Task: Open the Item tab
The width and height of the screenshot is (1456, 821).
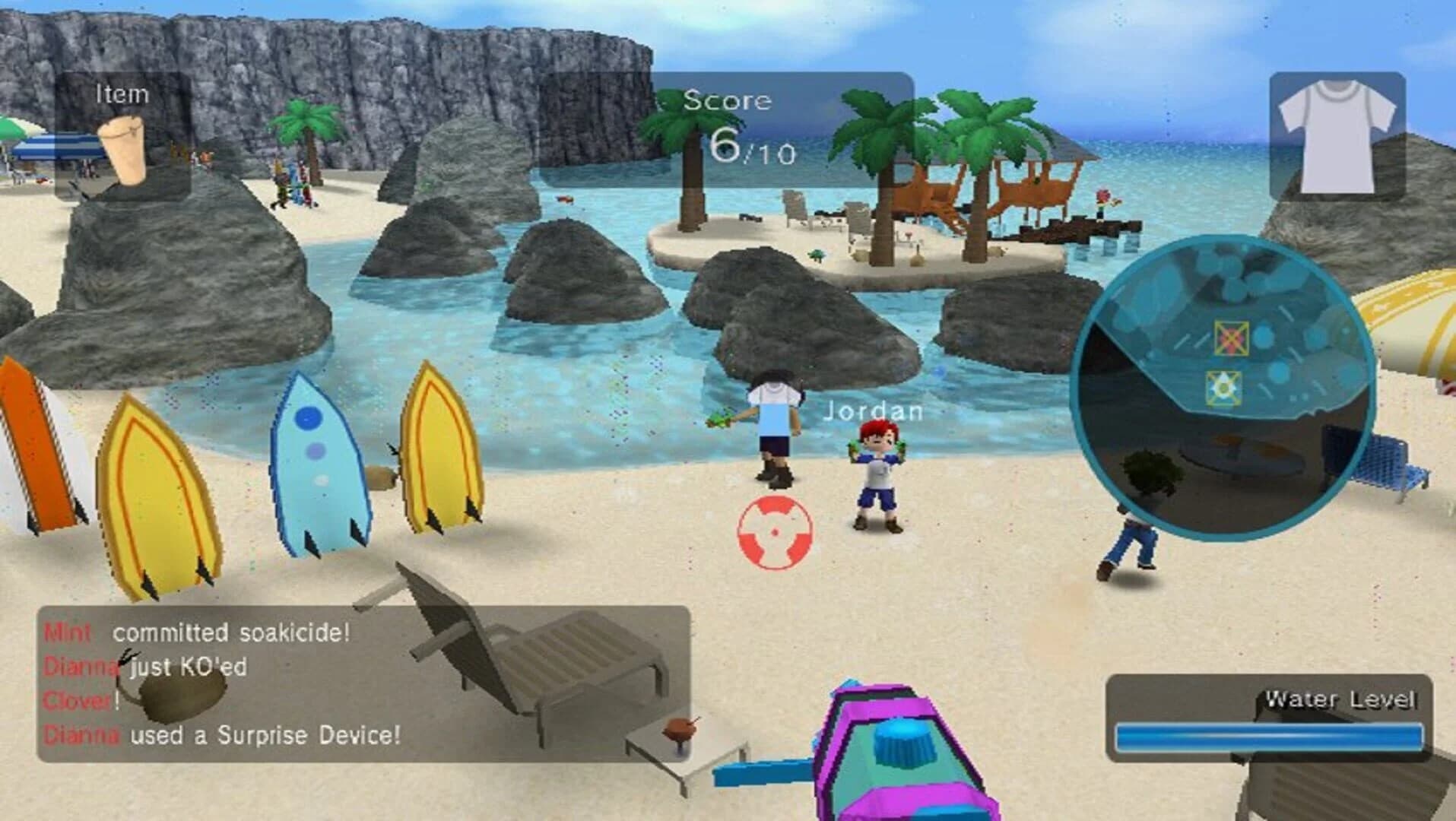Action: click(x=122, y=94)
